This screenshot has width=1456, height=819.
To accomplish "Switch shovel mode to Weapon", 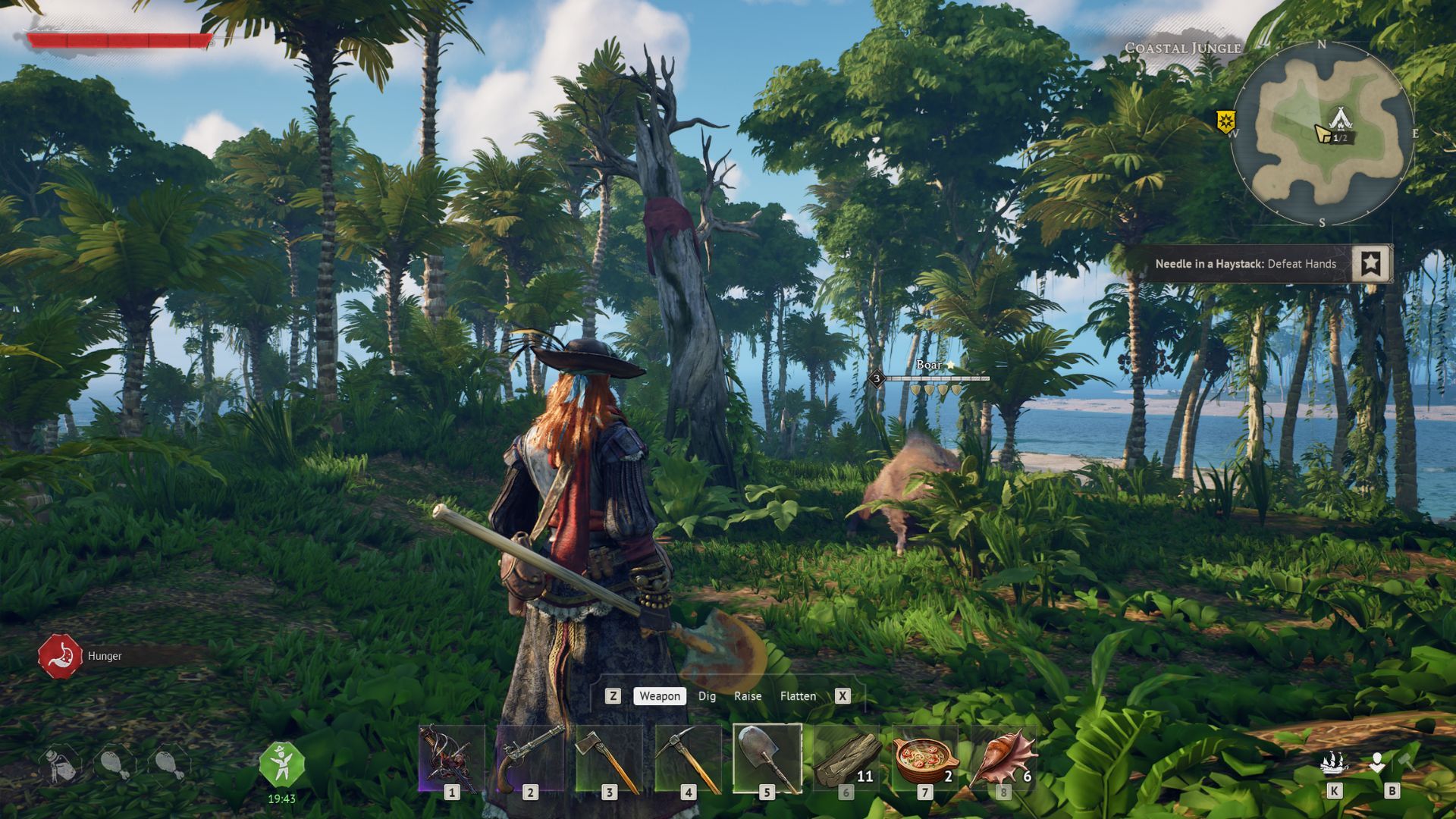I will point(659,696).
